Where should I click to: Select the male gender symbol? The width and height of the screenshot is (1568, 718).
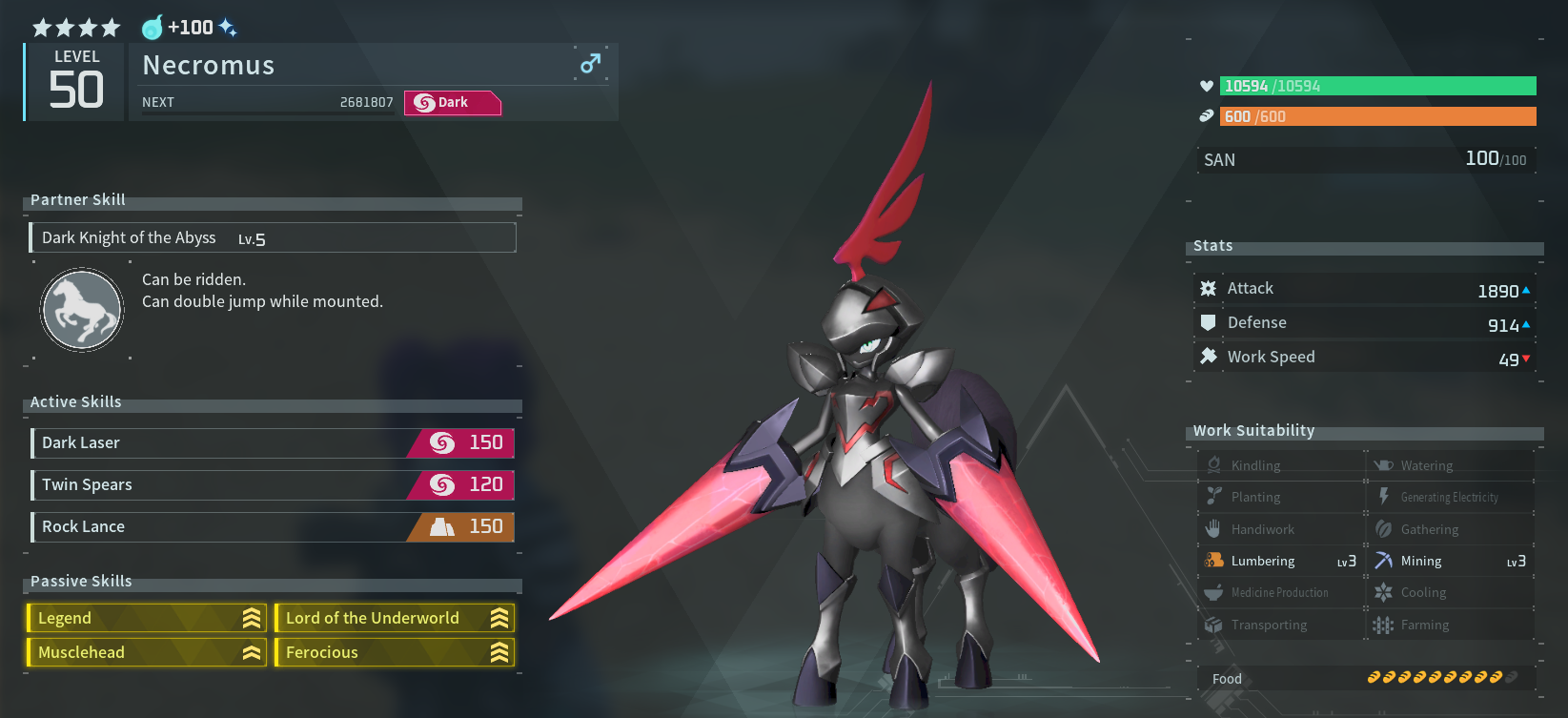pyautogui.click(x=590, y=63)
